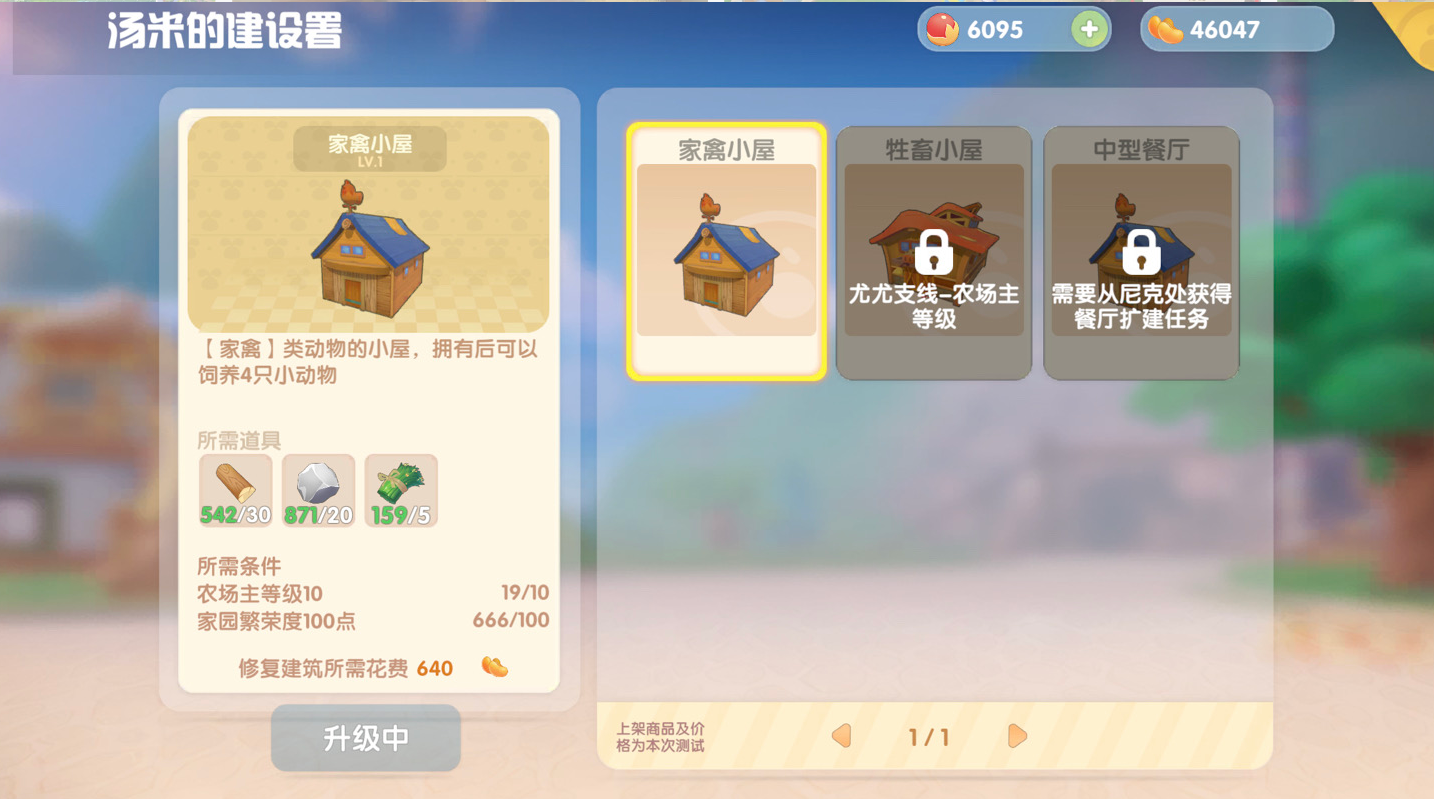This screenshot has height=799, width=1434.
Task: Select the grass material icon showing 159/5
Action: pyautogui.click(x=400, y=488)
